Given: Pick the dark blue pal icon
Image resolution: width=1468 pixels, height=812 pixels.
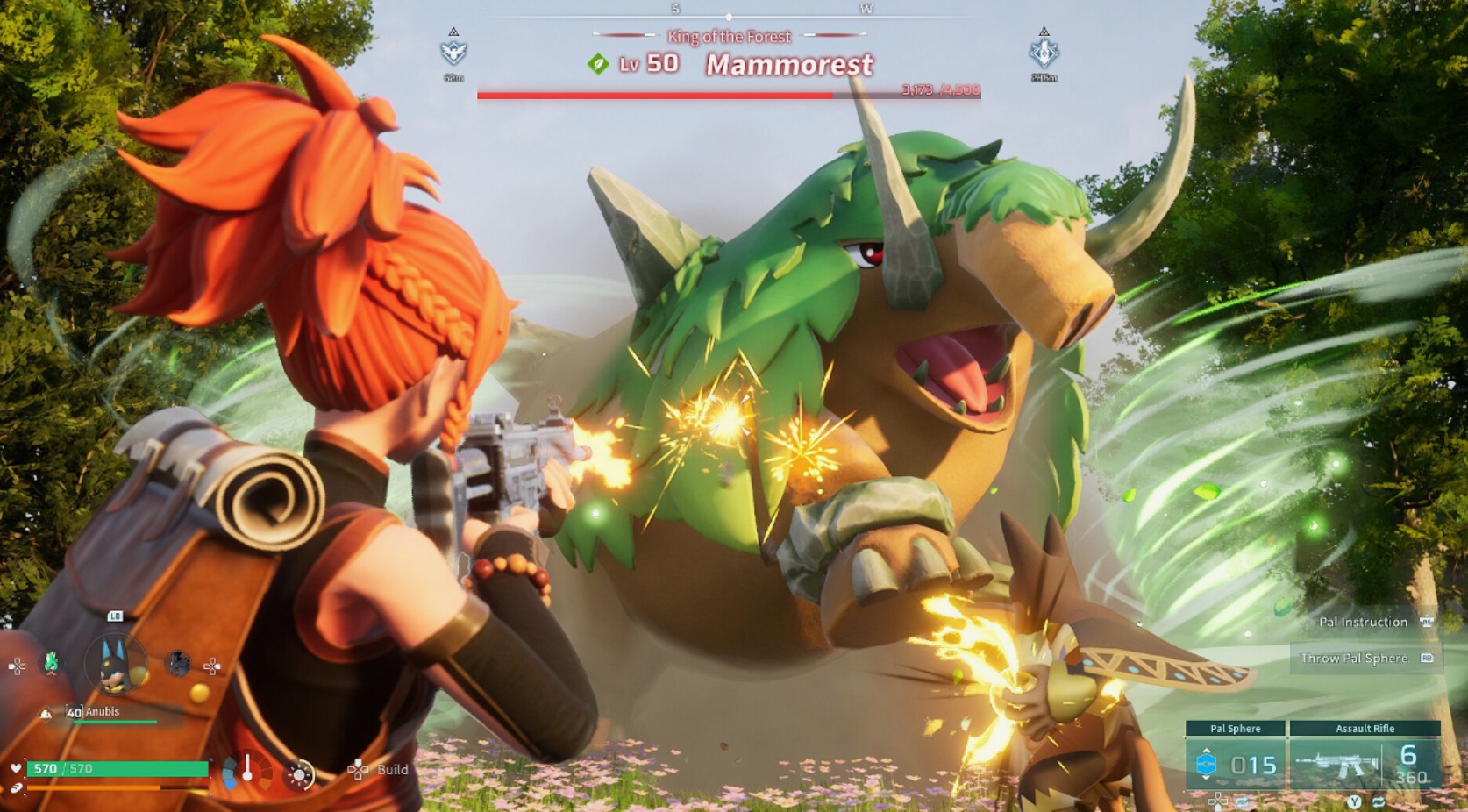Looking at the screenshot, I should 178,664.
